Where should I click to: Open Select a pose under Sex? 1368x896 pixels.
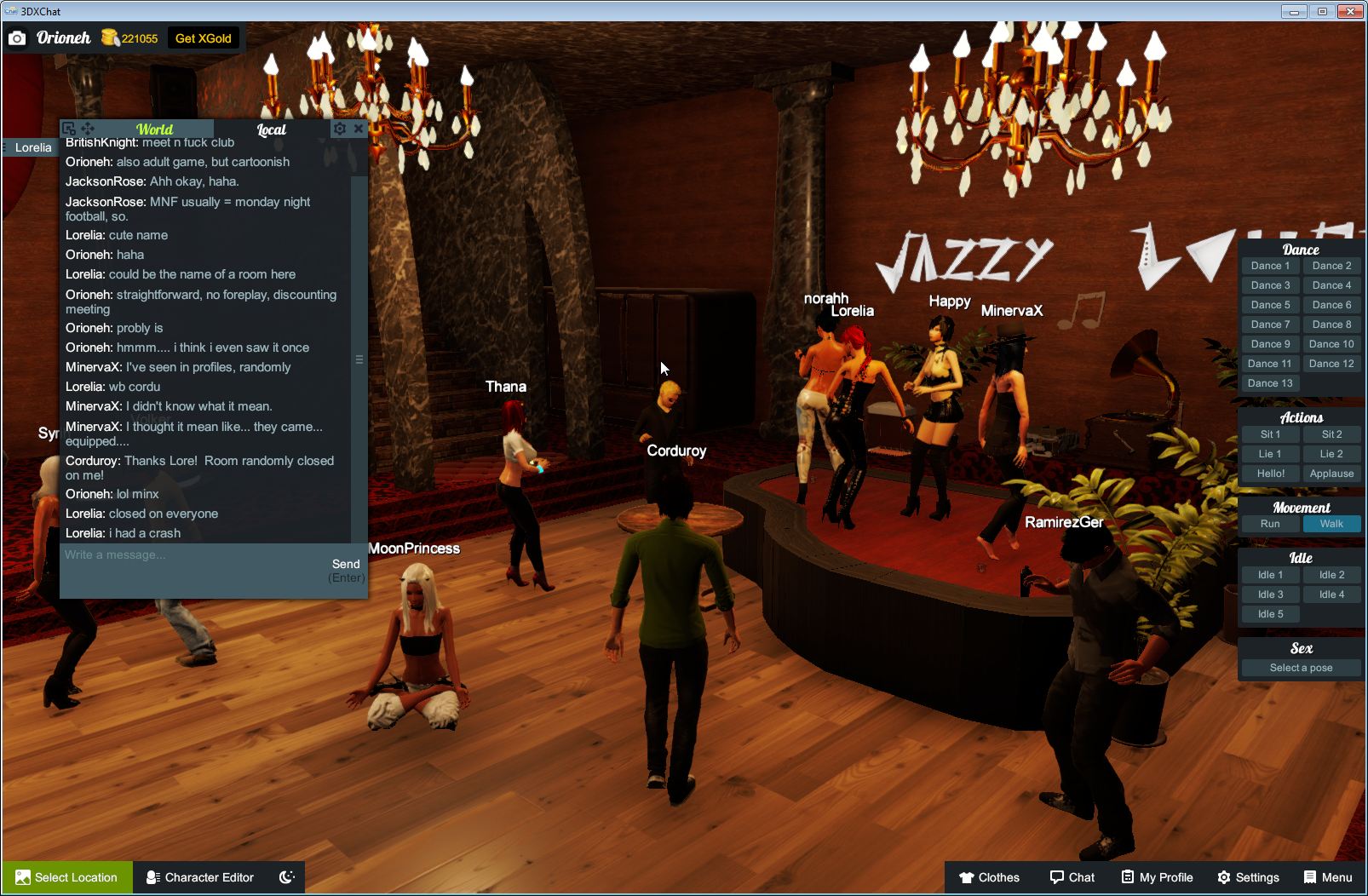coord(1301,667)
